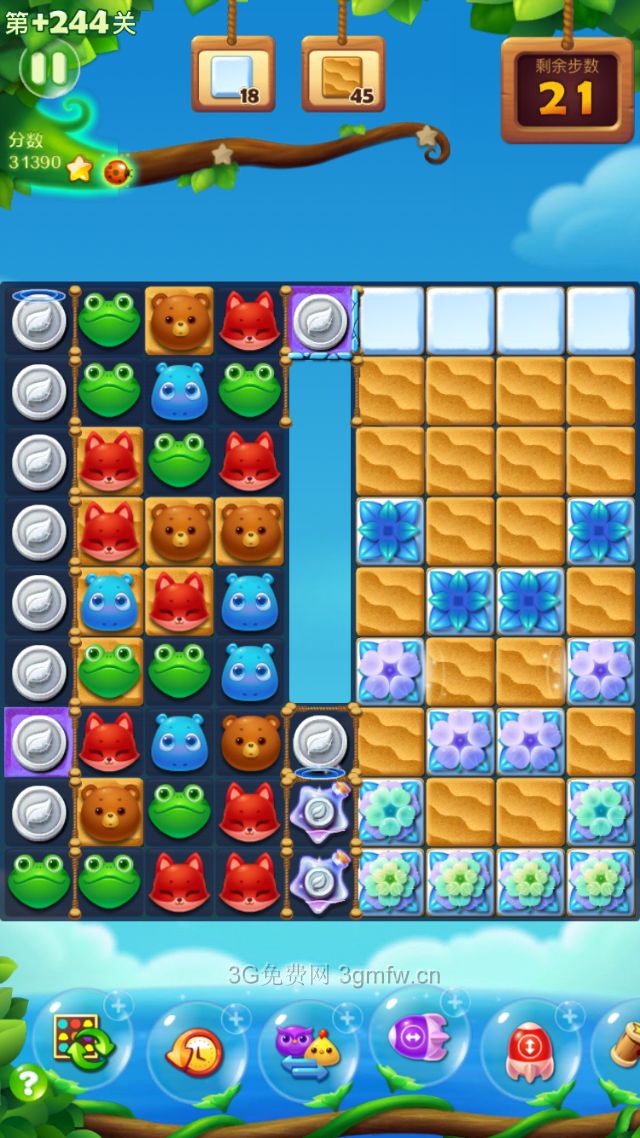Pause the game with the bubble button

pyautogui.click(x=48, y=68)
